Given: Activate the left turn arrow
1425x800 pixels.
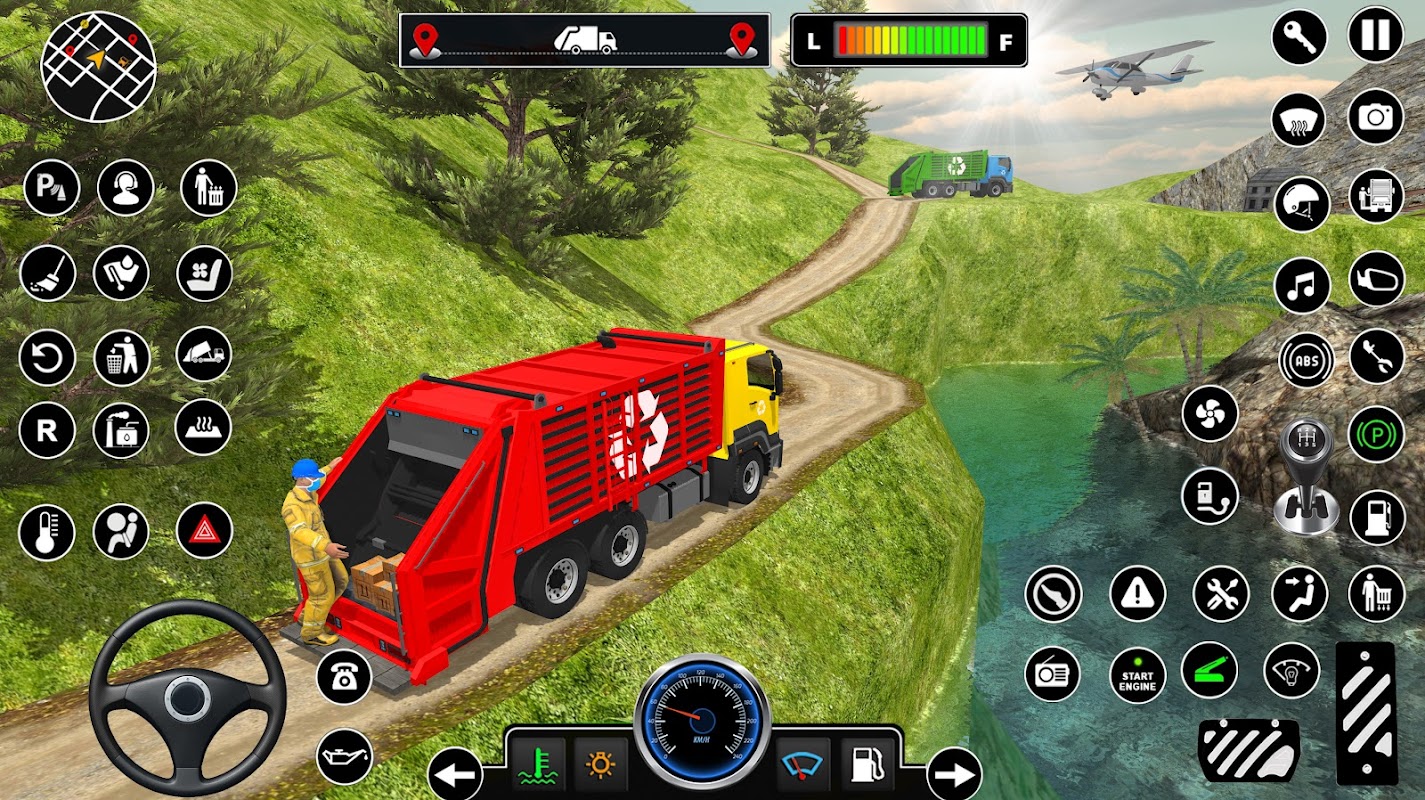Looking at the screenshot, I should click(455, 774).
